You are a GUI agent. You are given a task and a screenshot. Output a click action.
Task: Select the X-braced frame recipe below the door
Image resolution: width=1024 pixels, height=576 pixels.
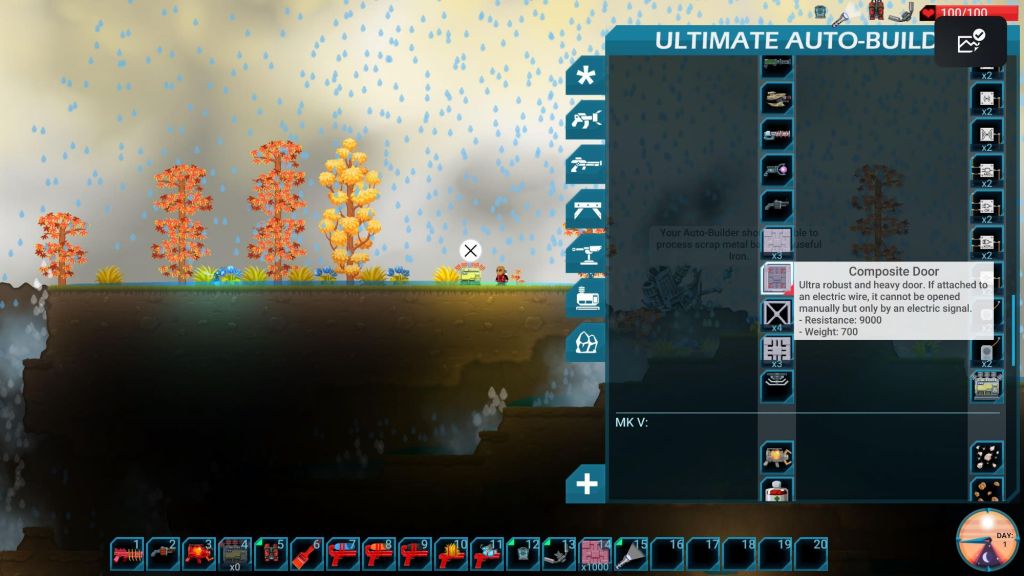tap(777, 314)
